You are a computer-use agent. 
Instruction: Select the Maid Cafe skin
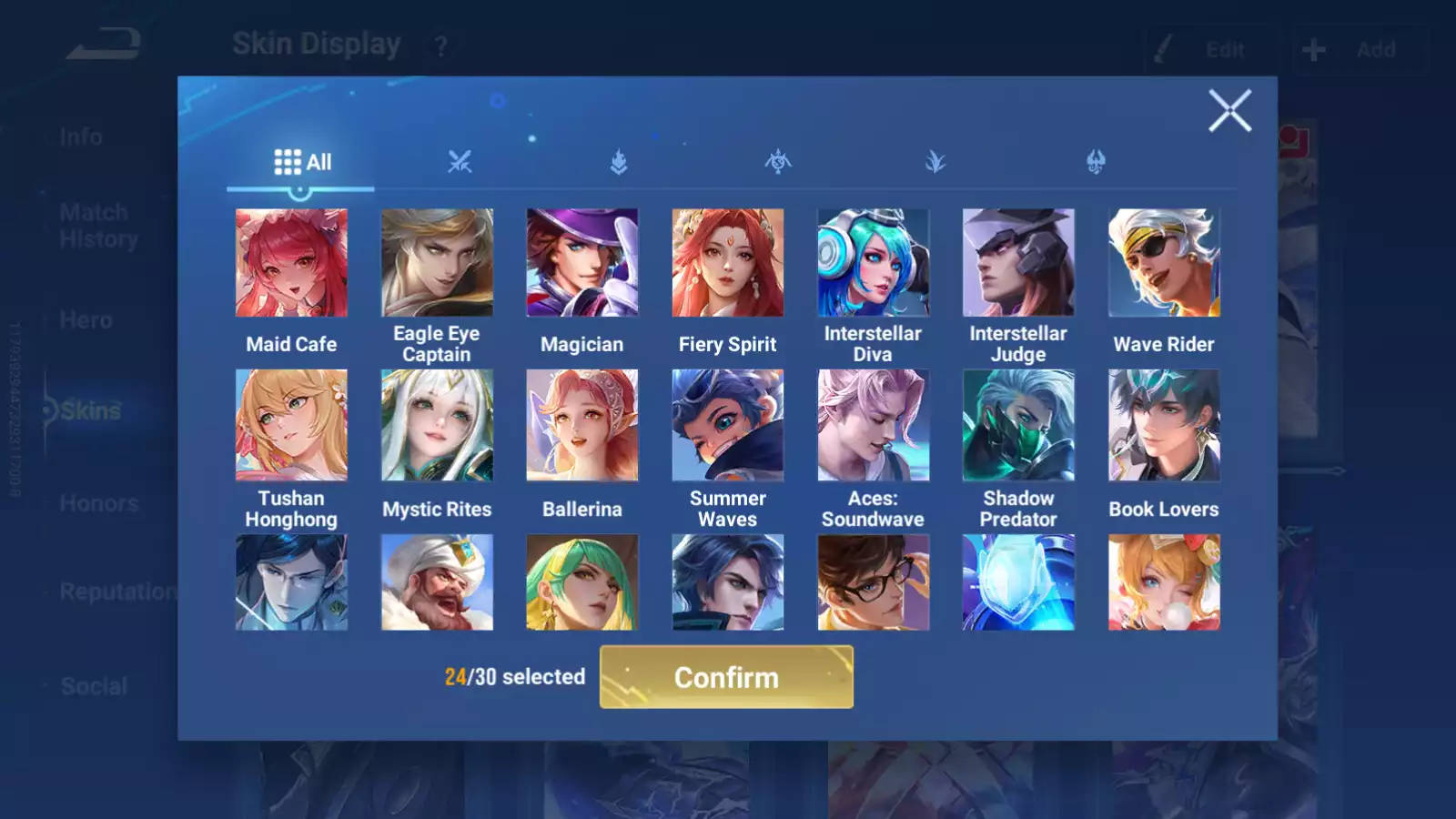tap(291, 263)
